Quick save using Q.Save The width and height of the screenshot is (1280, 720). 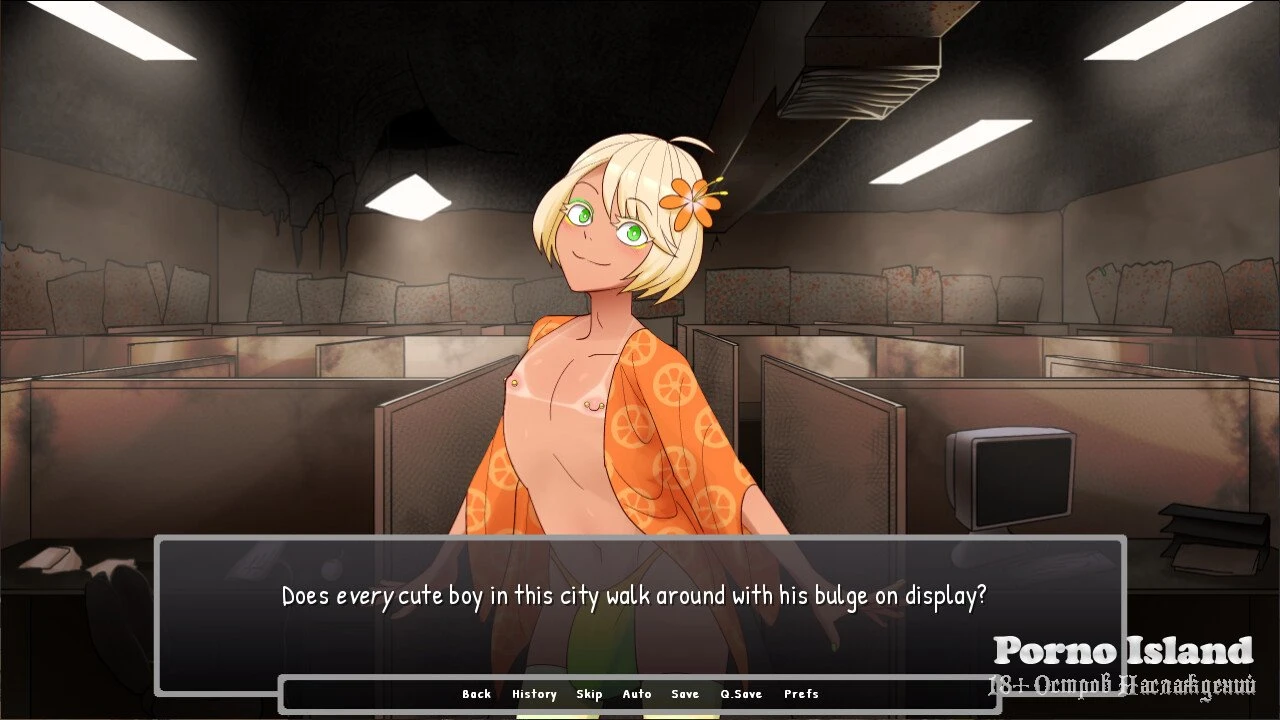pyautogui.click(x=741, y=694)
